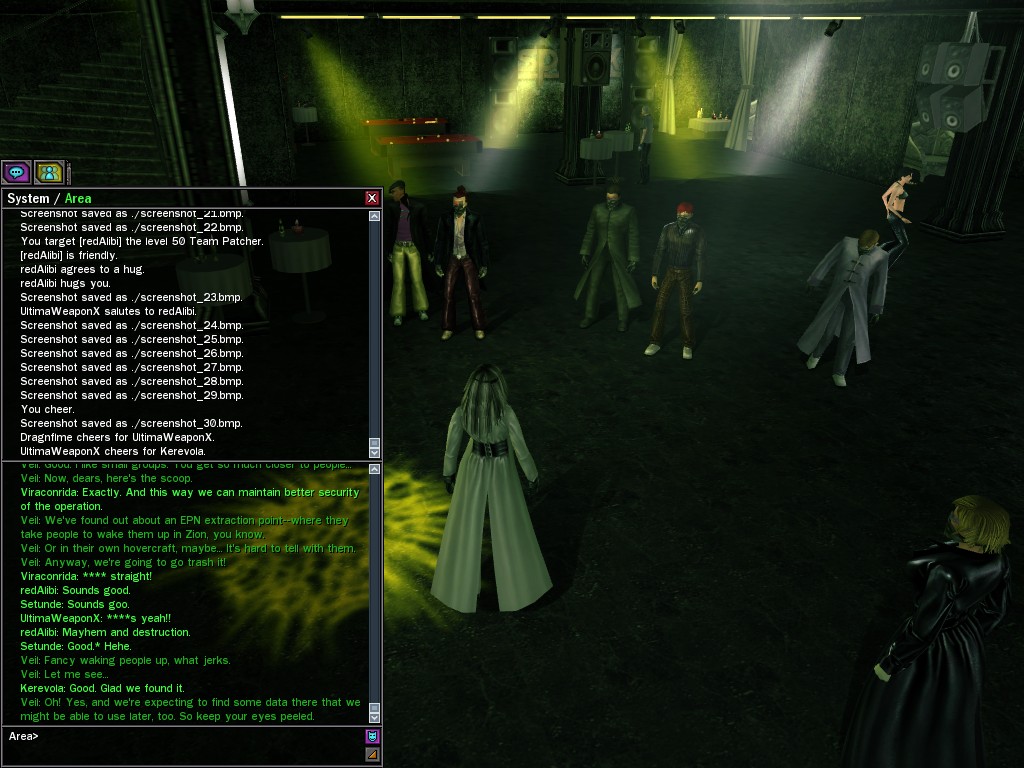The image size is (1024, 768).
Task: Open the emote mask icon beside chat input
Action: 373,737
